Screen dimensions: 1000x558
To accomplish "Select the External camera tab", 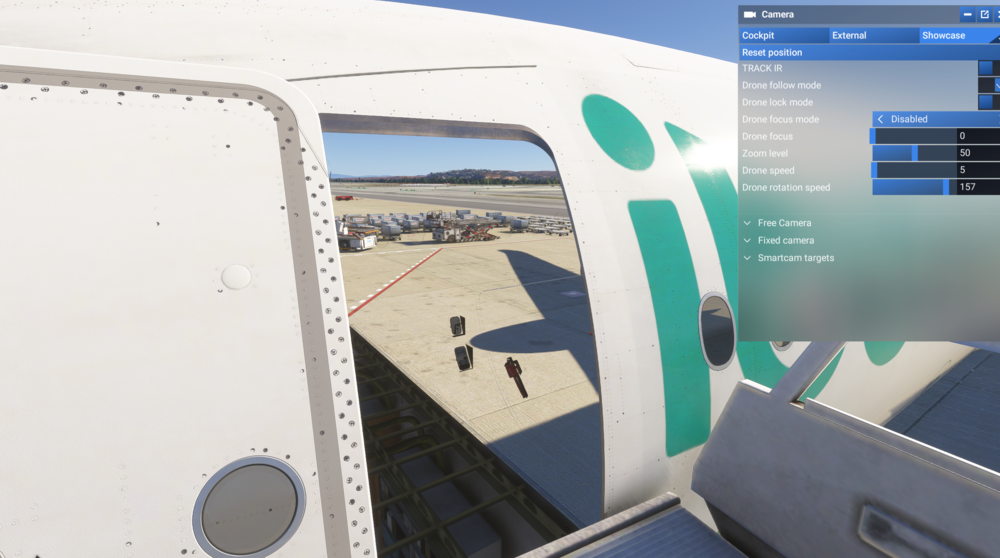I will click(873, 35).
